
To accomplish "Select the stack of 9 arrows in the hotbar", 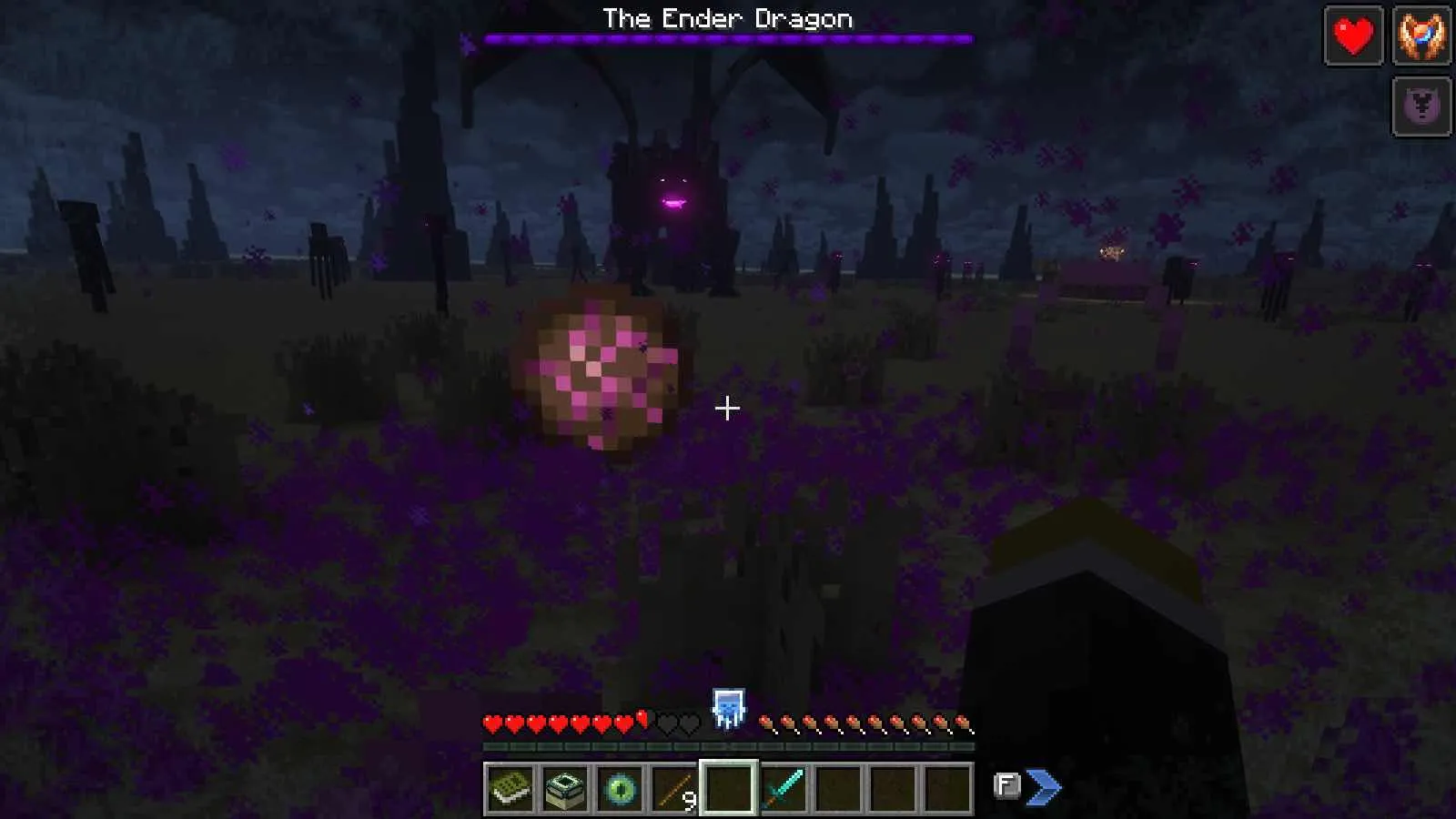I will coord(677,790).
